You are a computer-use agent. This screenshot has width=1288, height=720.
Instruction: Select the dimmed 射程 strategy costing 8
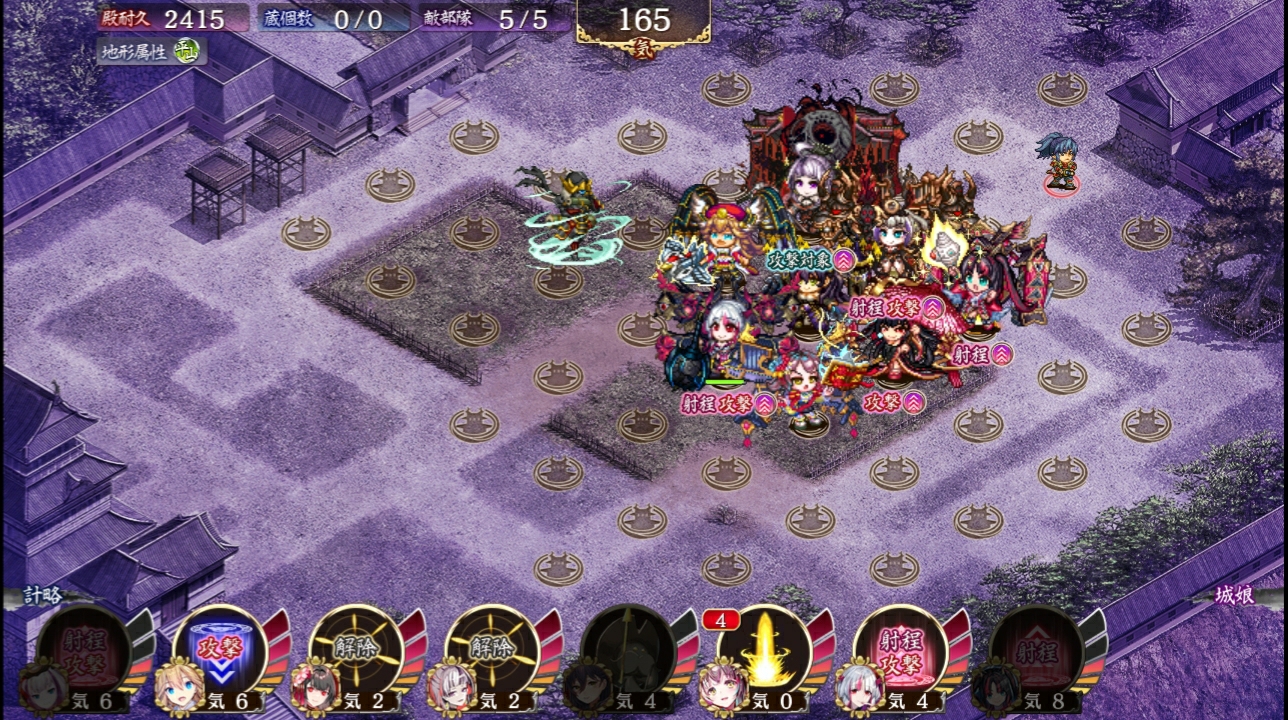click(1035, 650)
